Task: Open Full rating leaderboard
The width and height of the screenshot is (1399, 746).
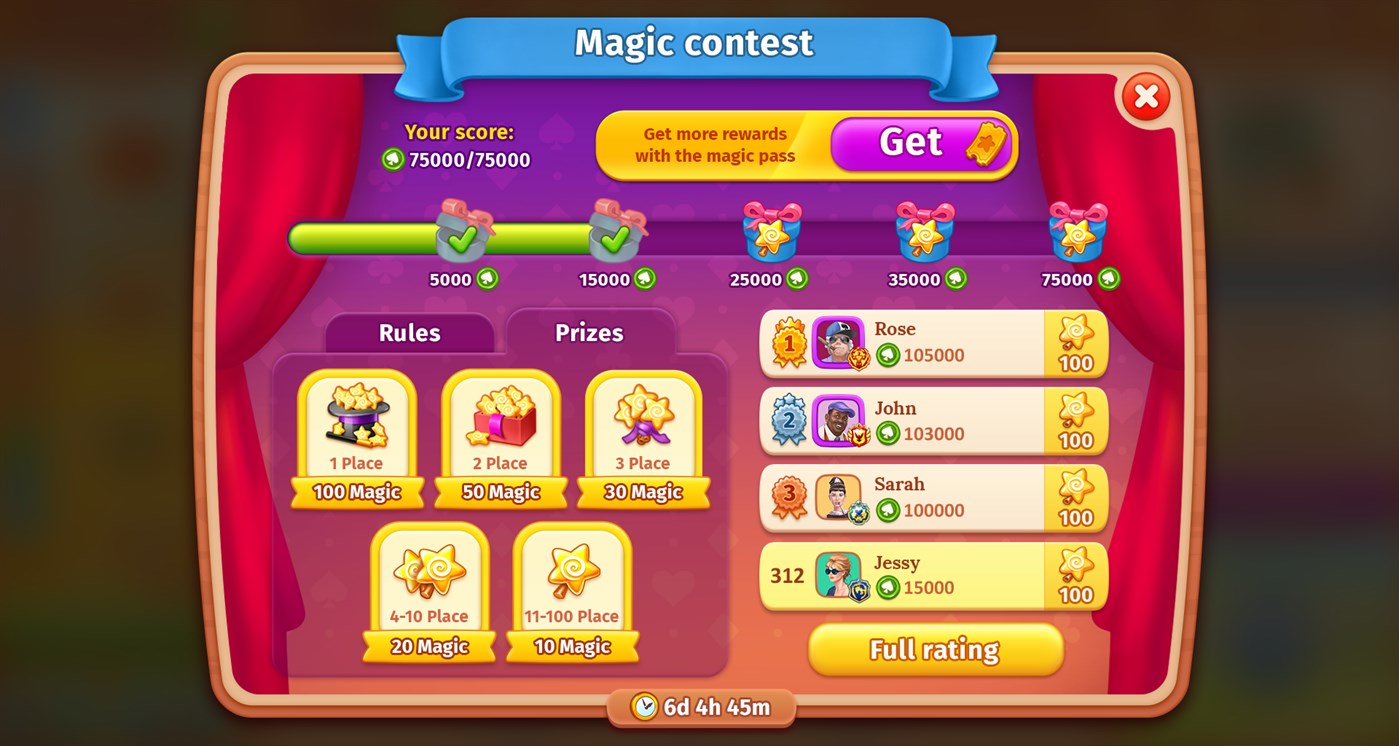Action: (x=935, y=649)
